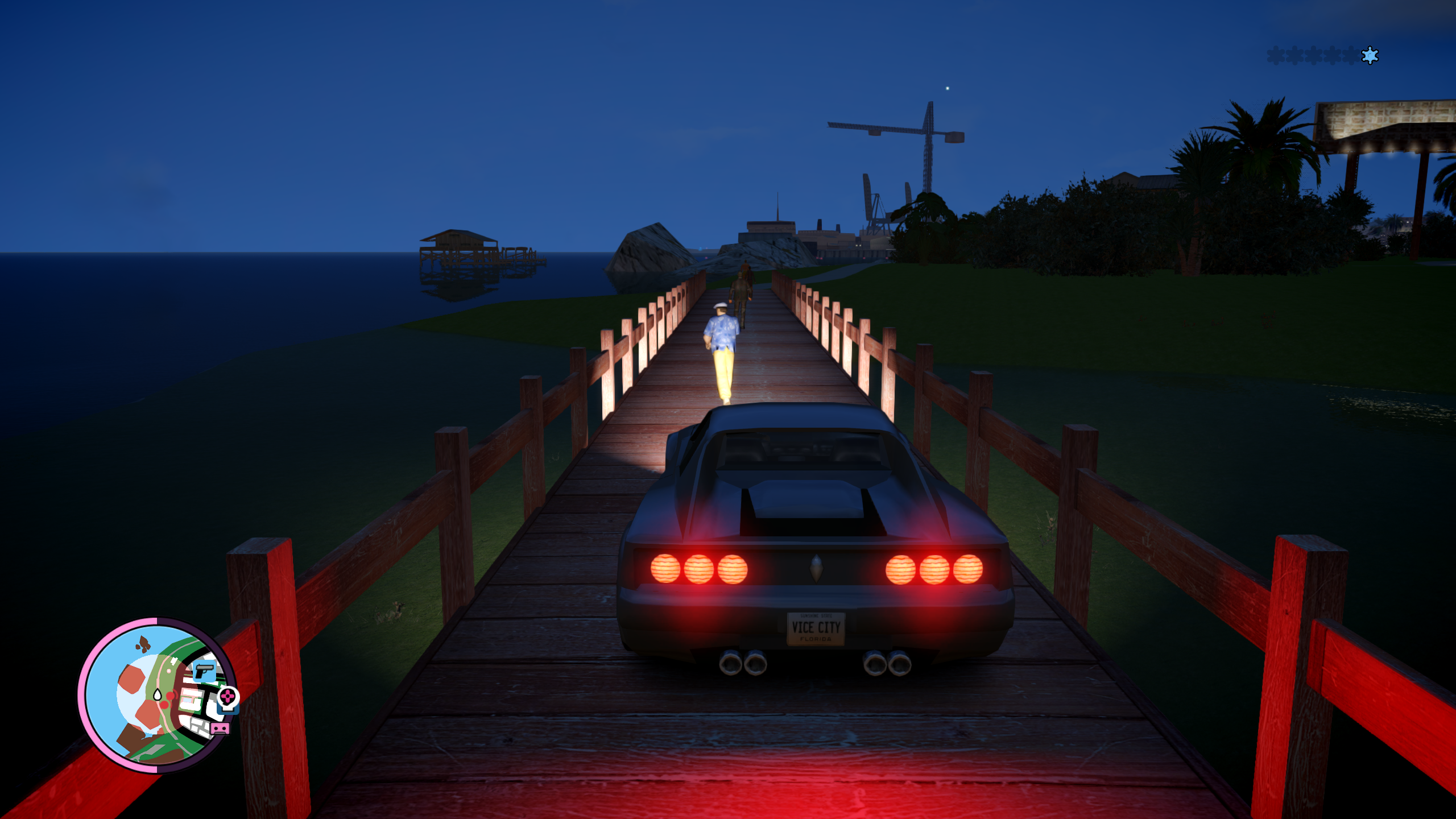Select the pistol gun-shop blip on the minimap
Screen dimensions: 1456x819
pos(204,671)
